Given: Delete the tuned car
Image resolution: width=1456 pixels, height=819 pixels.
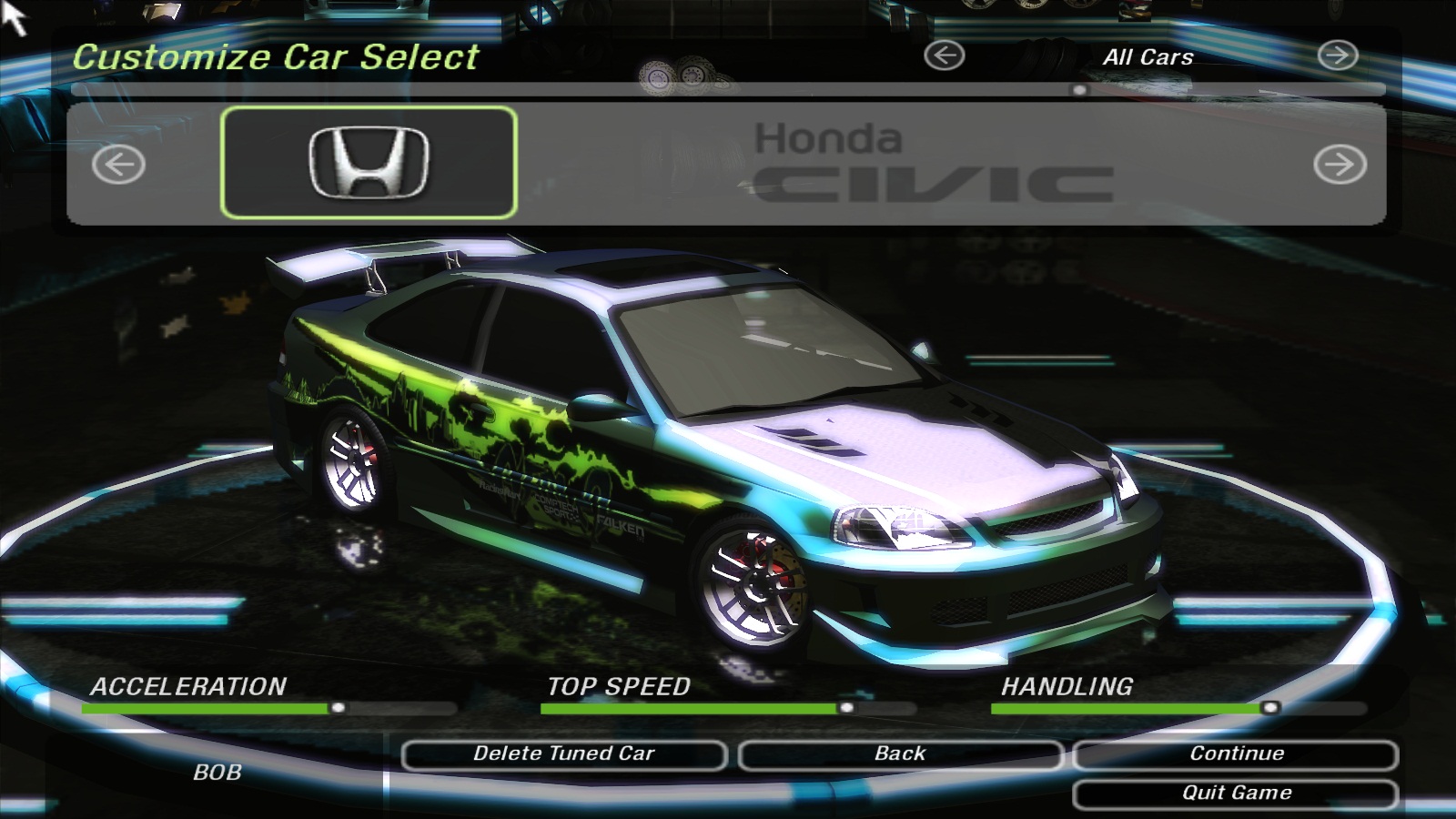Looking at the screenshot, I should [x=563, y=754].
